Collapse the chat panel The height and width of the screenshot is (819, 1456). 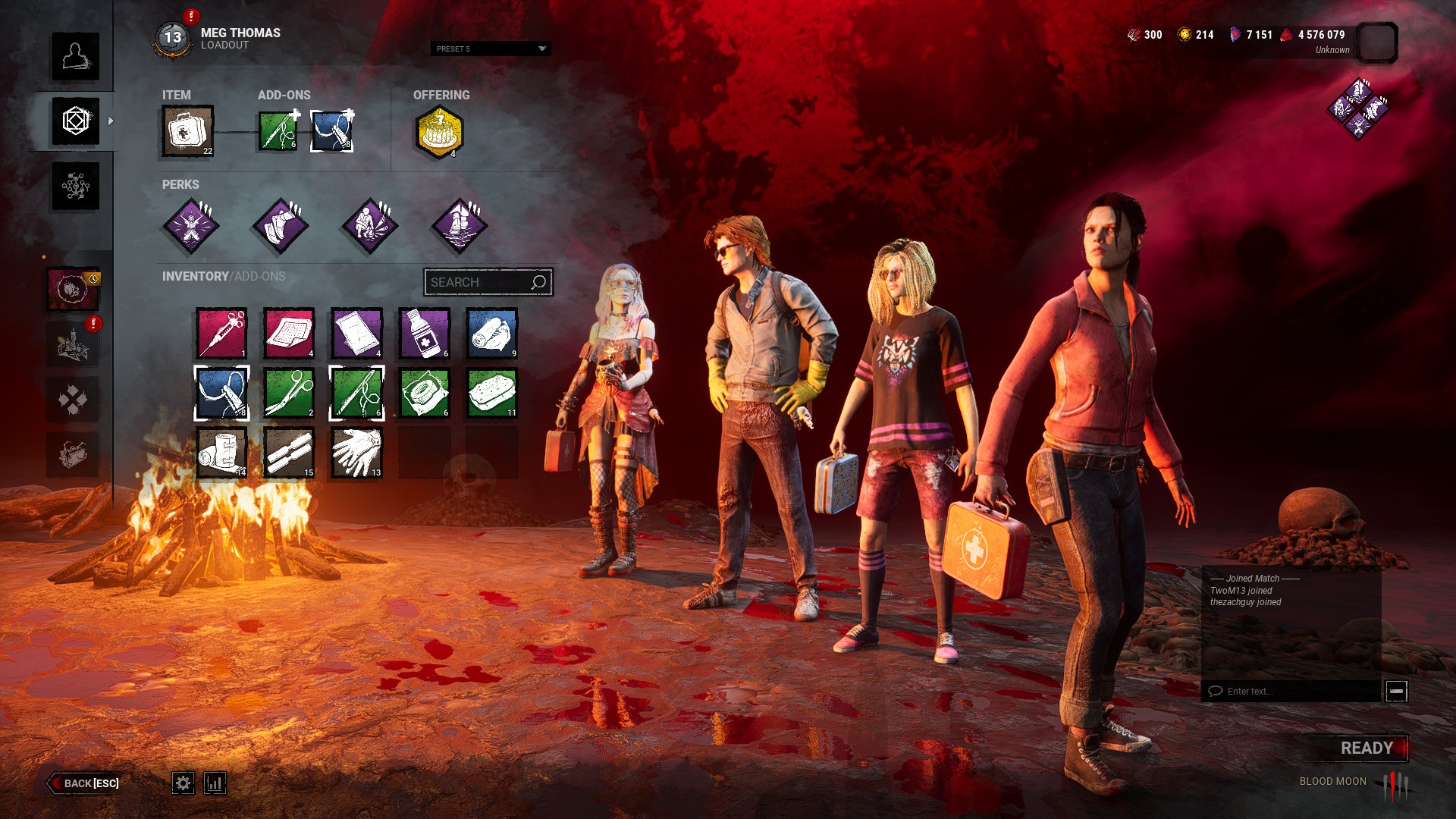(x=1396, y=691)
